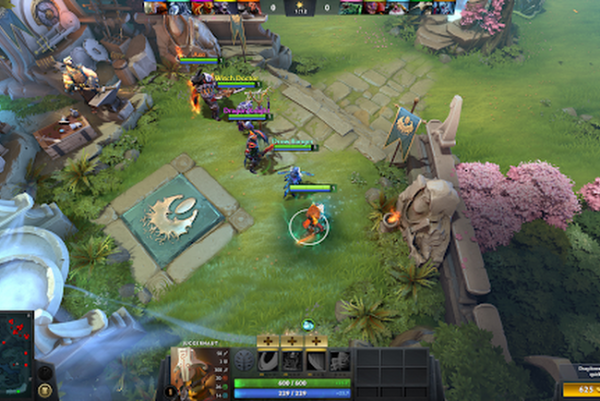Level up Blade Fury with its plus button

pyautogui.click(x=268, y=340)
